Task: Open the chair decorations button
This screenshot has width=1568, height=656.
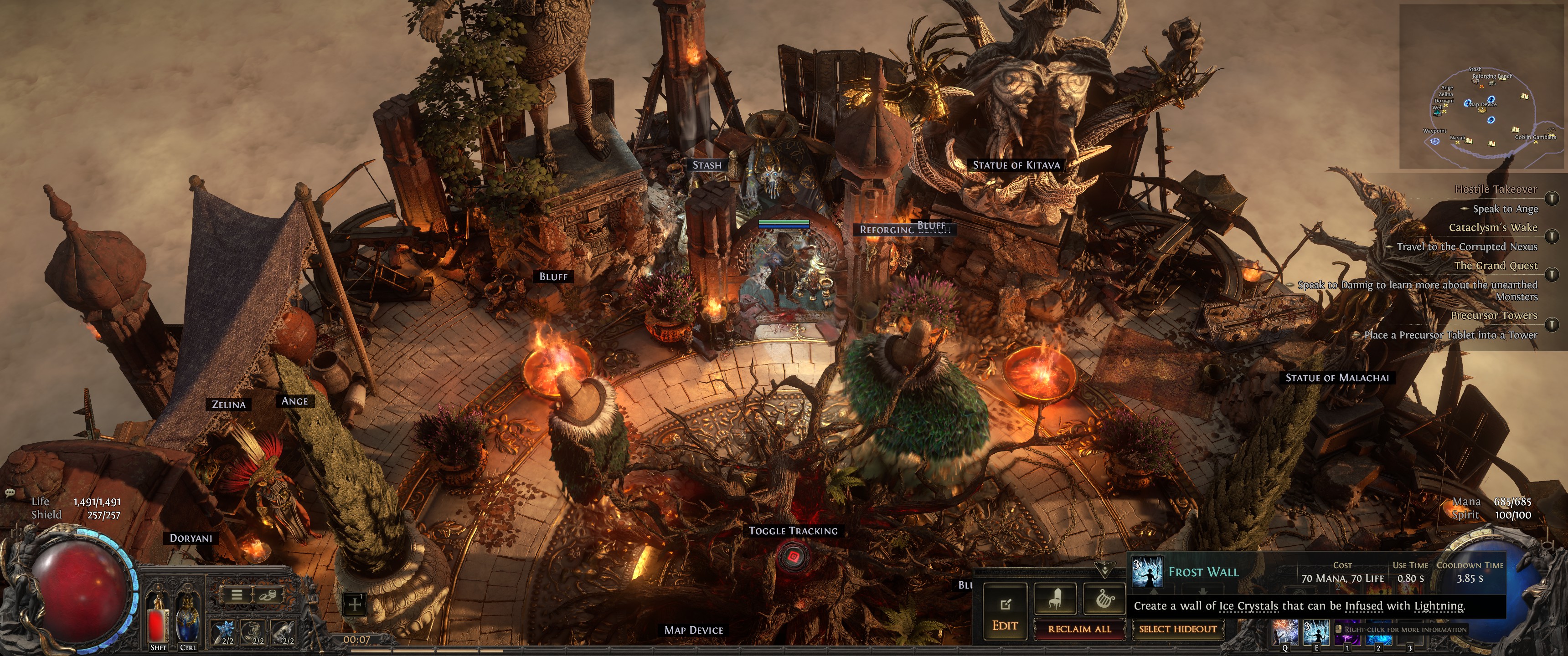Action: coord(1055,600)
